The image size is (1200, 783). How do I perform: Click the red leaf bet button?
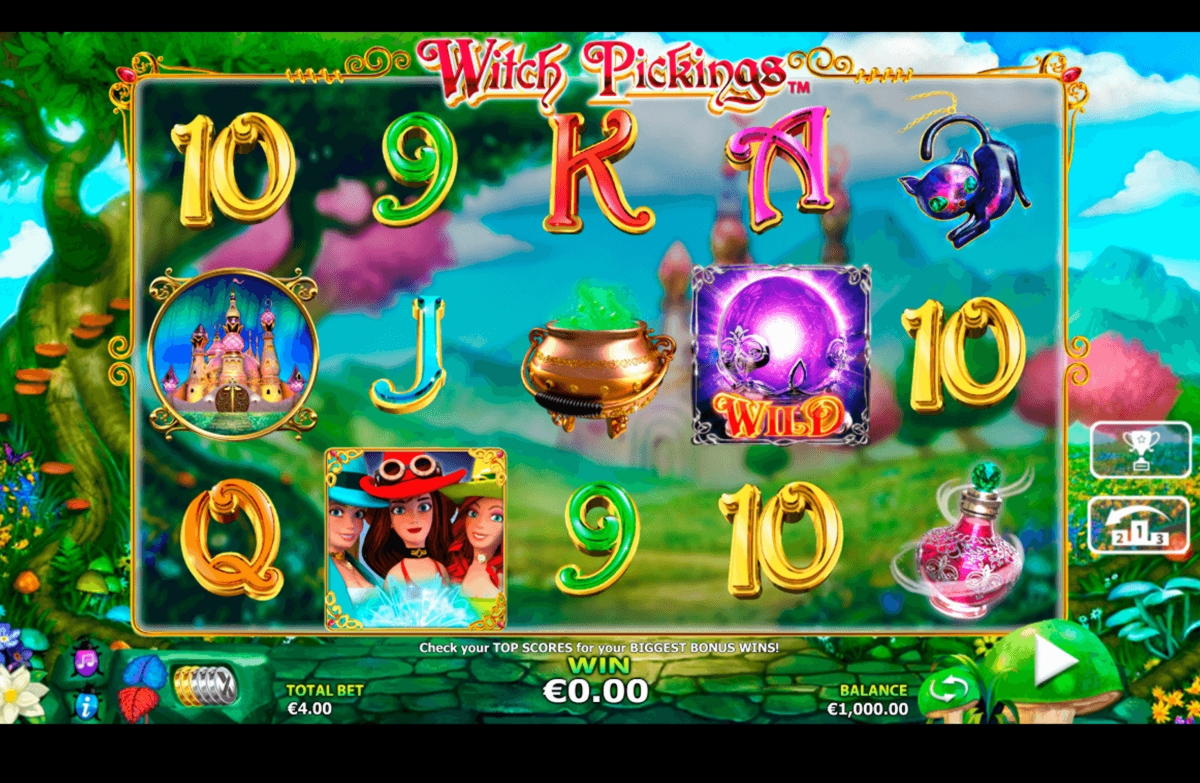(139, 703)
